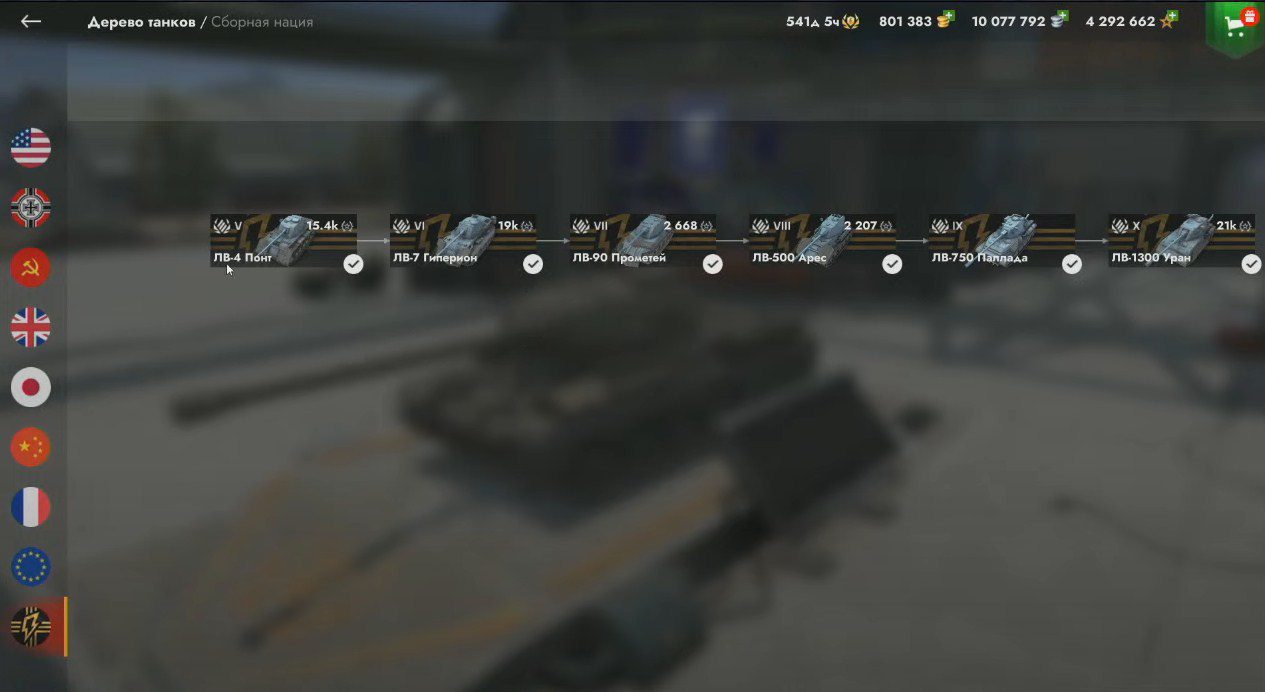Image resolution: width=1265 pixels, height=692 pixels.
Task: Select the ЛВ-750 Паллада tank
Action: click(x=1002, y=241)
